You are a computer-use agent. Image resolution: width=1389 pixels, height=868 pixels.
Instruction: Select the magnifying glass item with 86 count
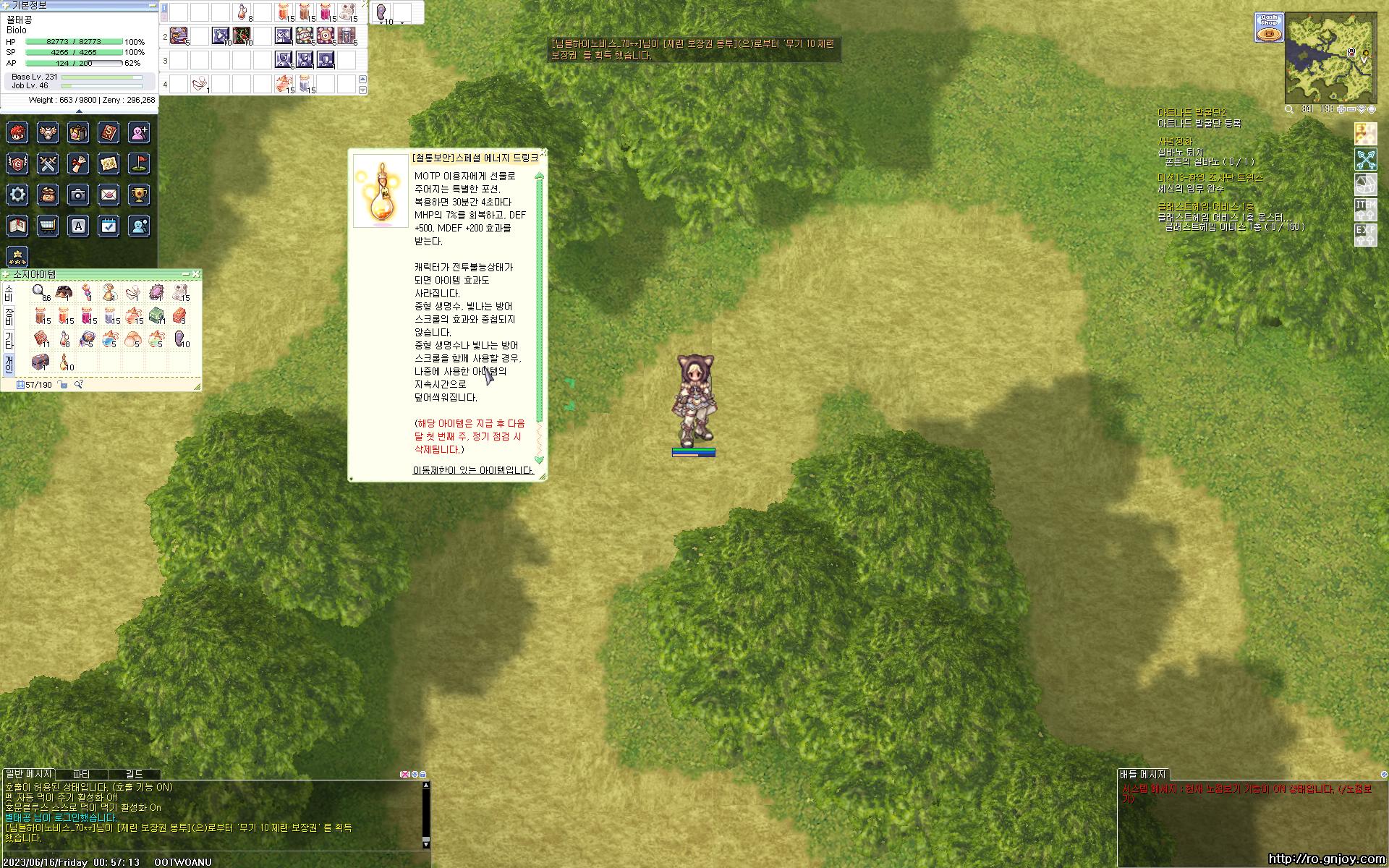pyautogui.click(x=39, y=292)
